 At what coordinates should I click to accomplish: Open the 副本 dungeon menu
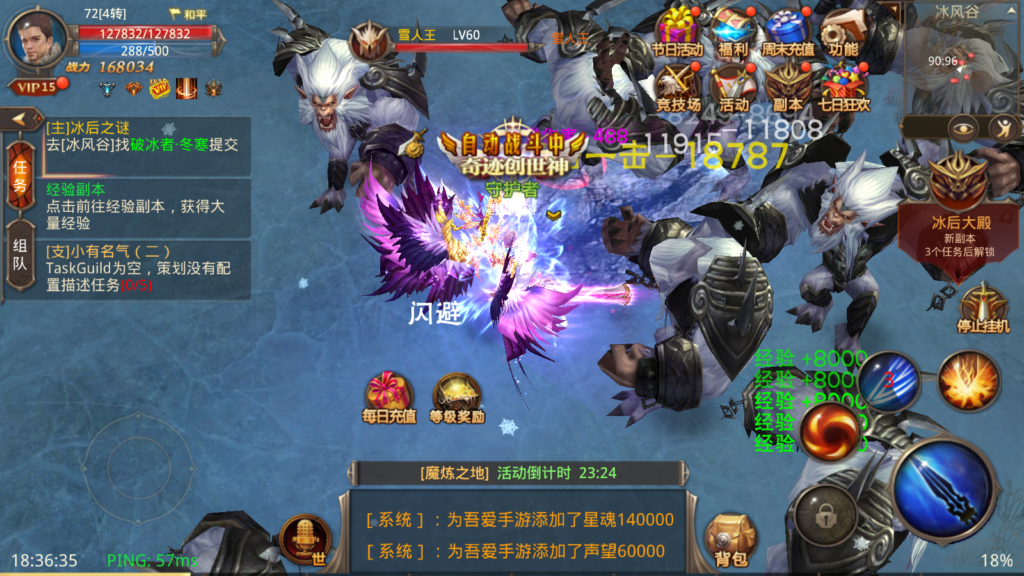789,86
